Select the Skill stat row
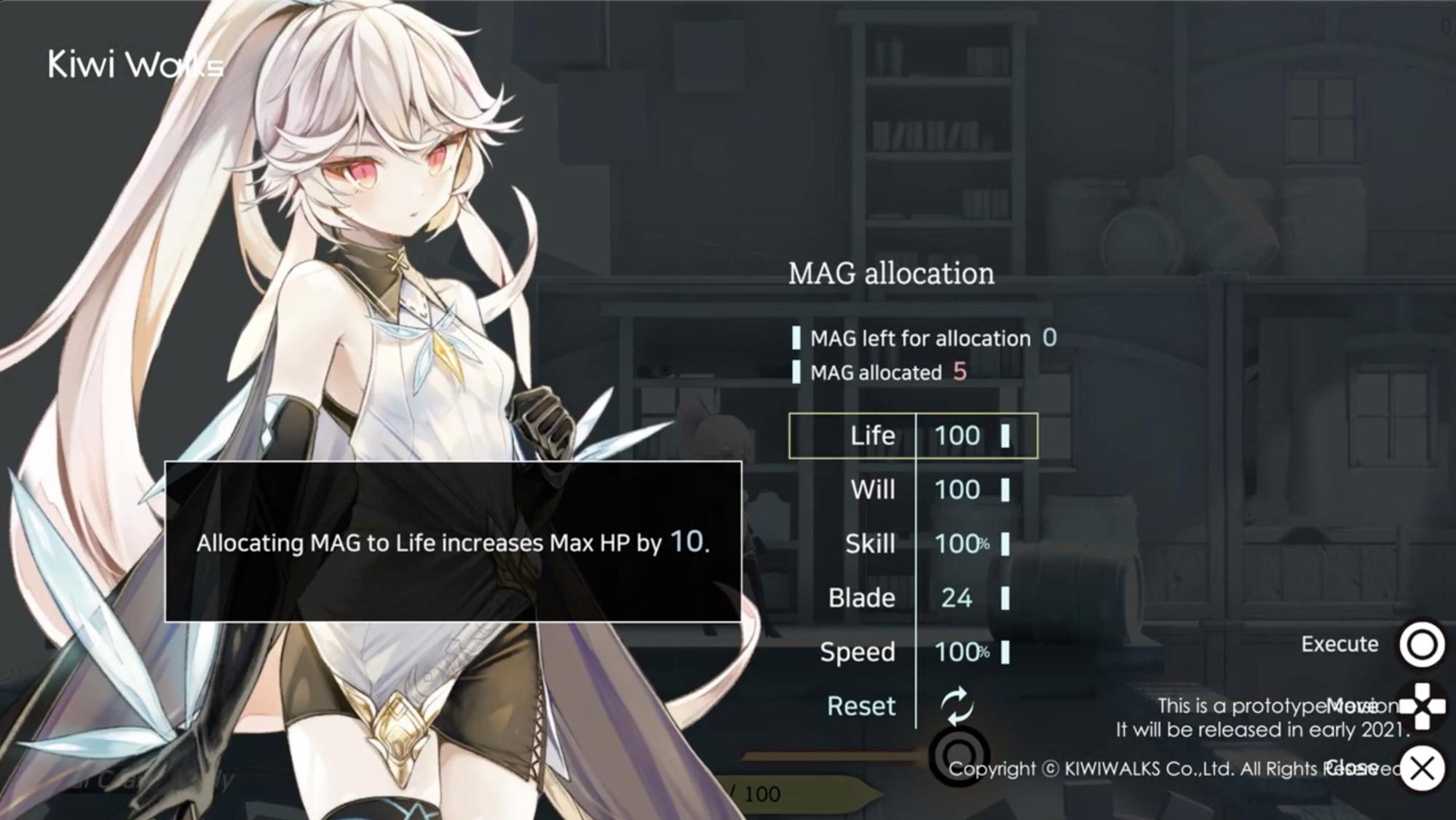Image resolution: width=1456 pixels, height=820 pixels. (x=913, y=544)
